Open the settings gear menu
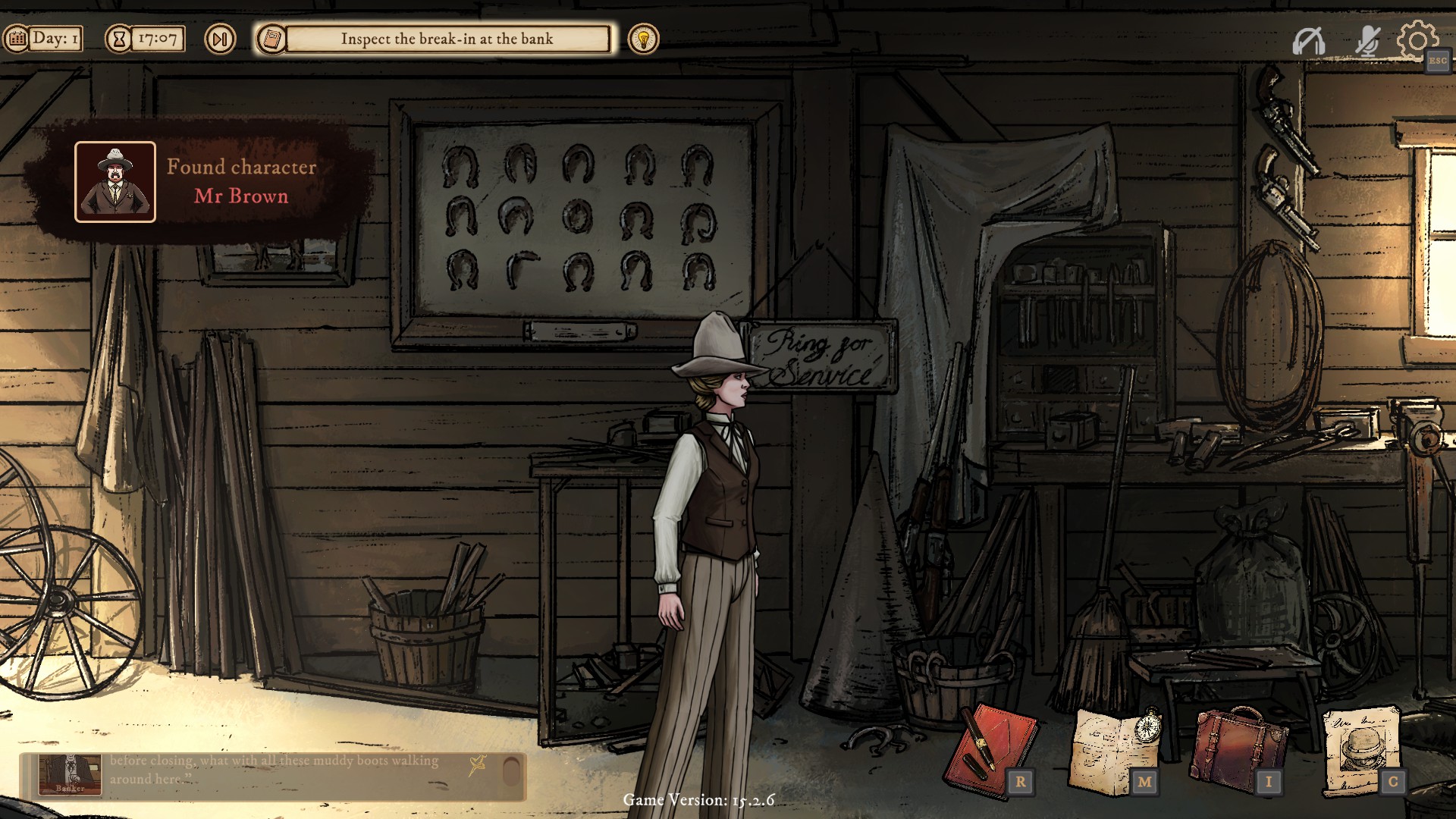 [x=1416, y=40]
